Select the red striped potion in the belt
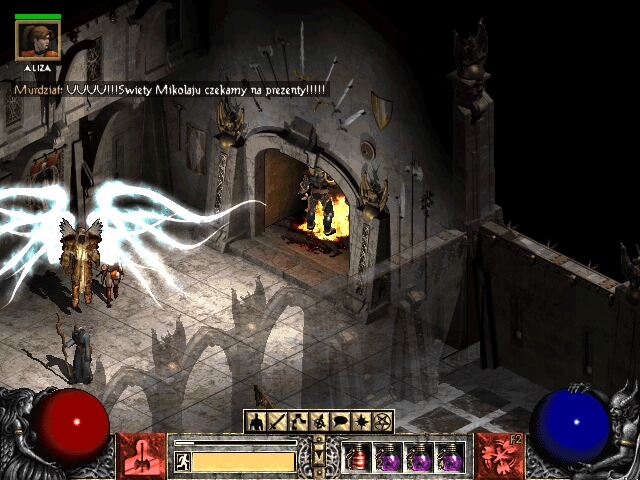Viewport: 640px width, 480px height. click(x=358, y=458)
